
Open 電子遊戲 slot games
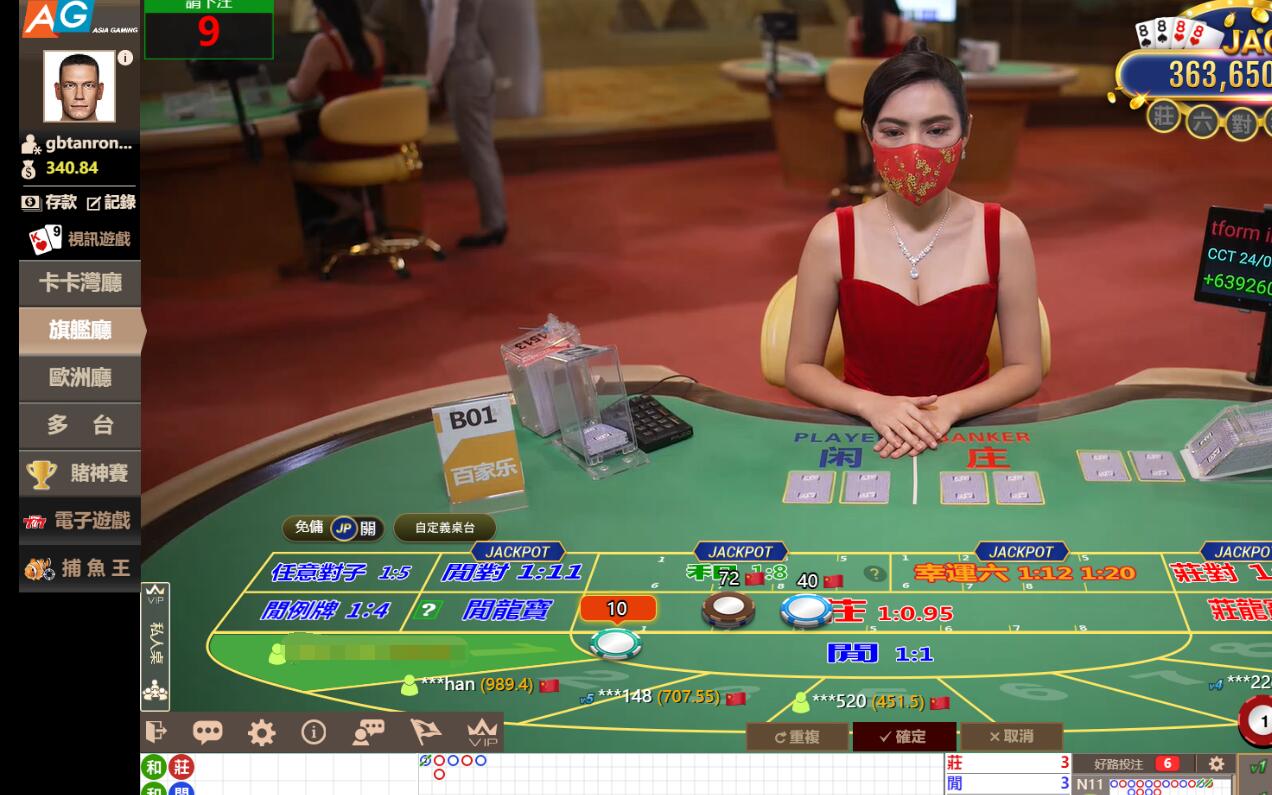79,520
